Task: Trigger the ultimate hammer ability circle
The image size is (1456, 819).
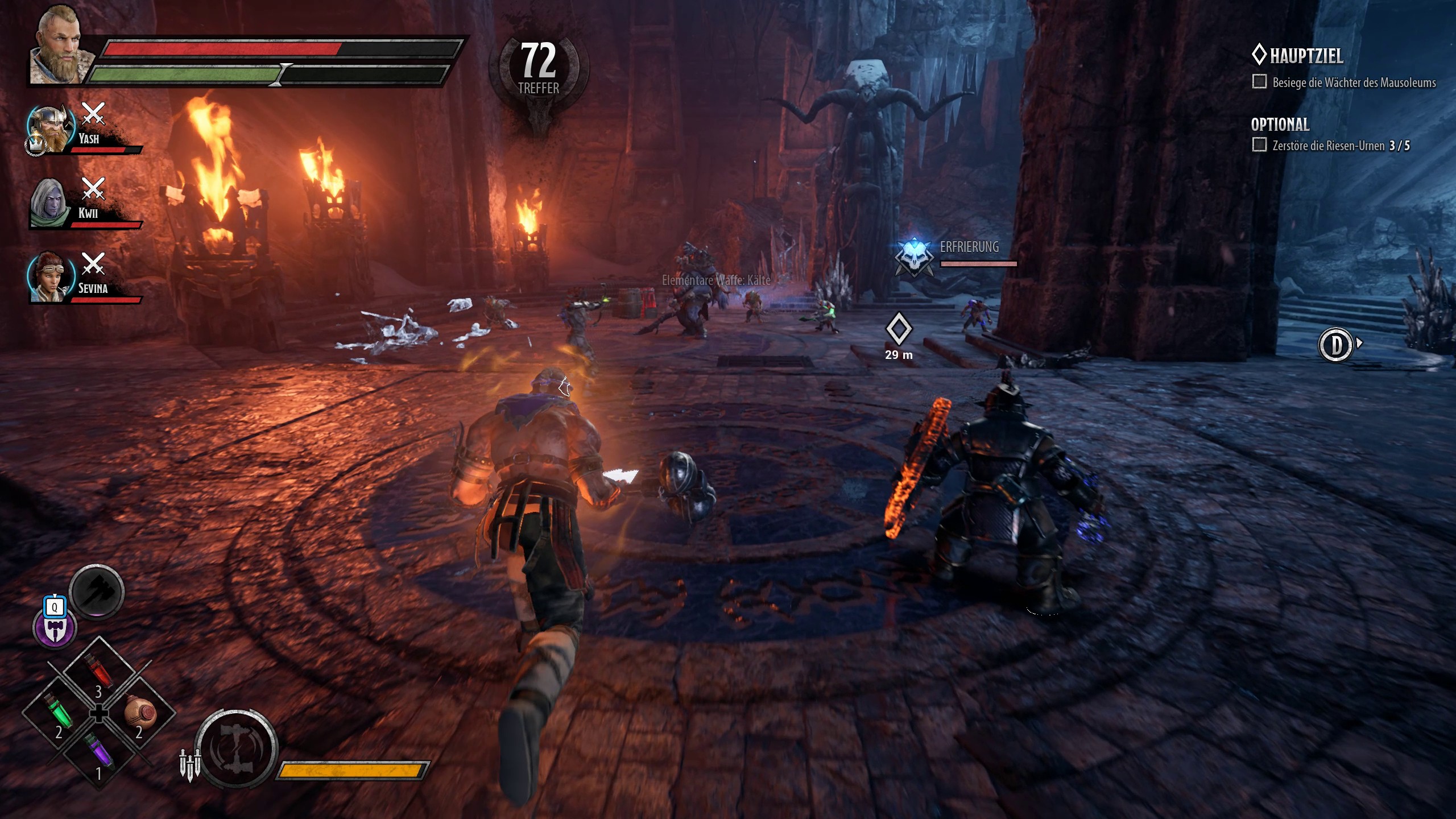Action: pos(236,748)
